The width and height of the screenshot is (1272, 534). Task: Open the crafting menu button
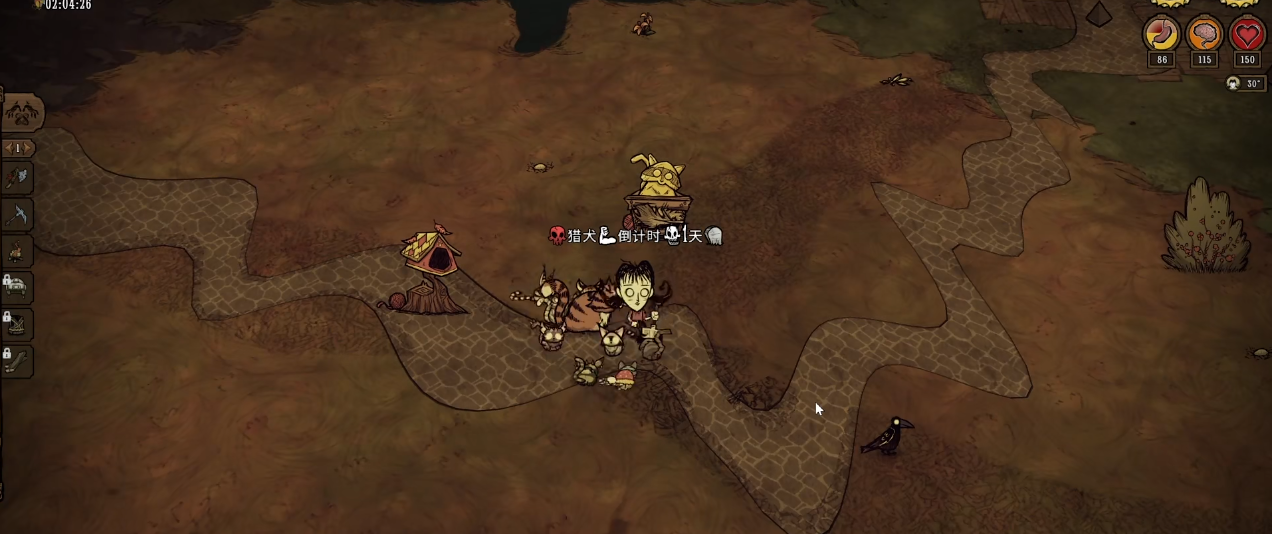tap(21, 113)
